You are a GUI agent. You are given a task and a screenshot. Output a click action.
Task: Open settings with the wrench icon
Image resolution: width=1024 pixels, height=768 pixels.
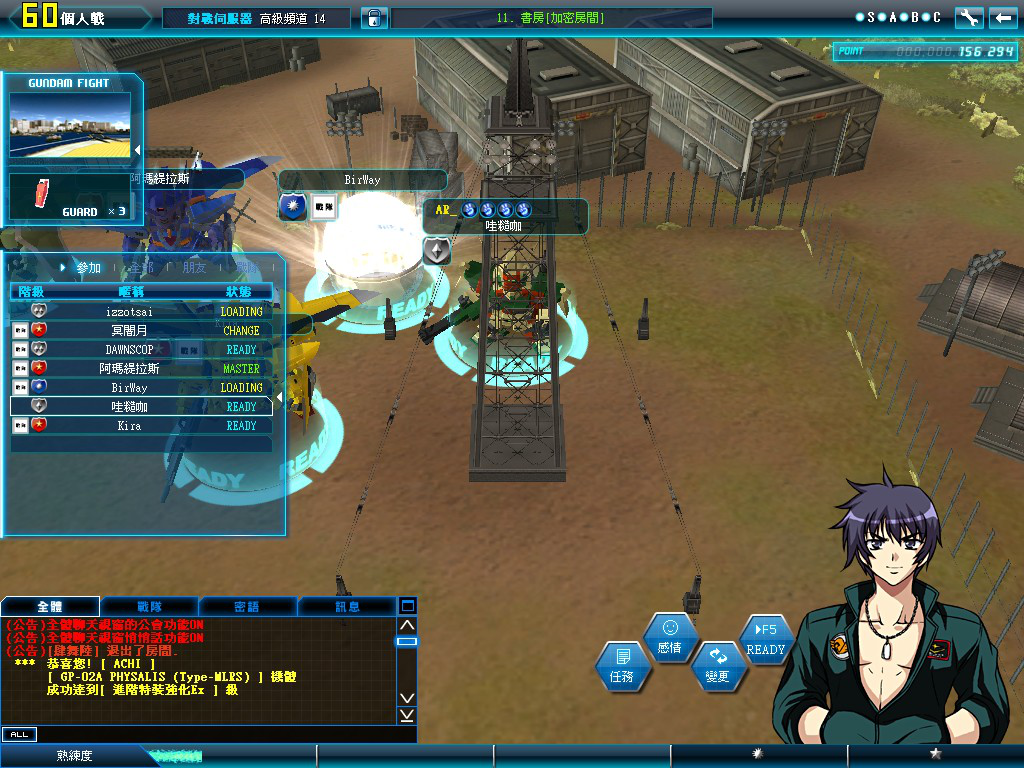969,18
